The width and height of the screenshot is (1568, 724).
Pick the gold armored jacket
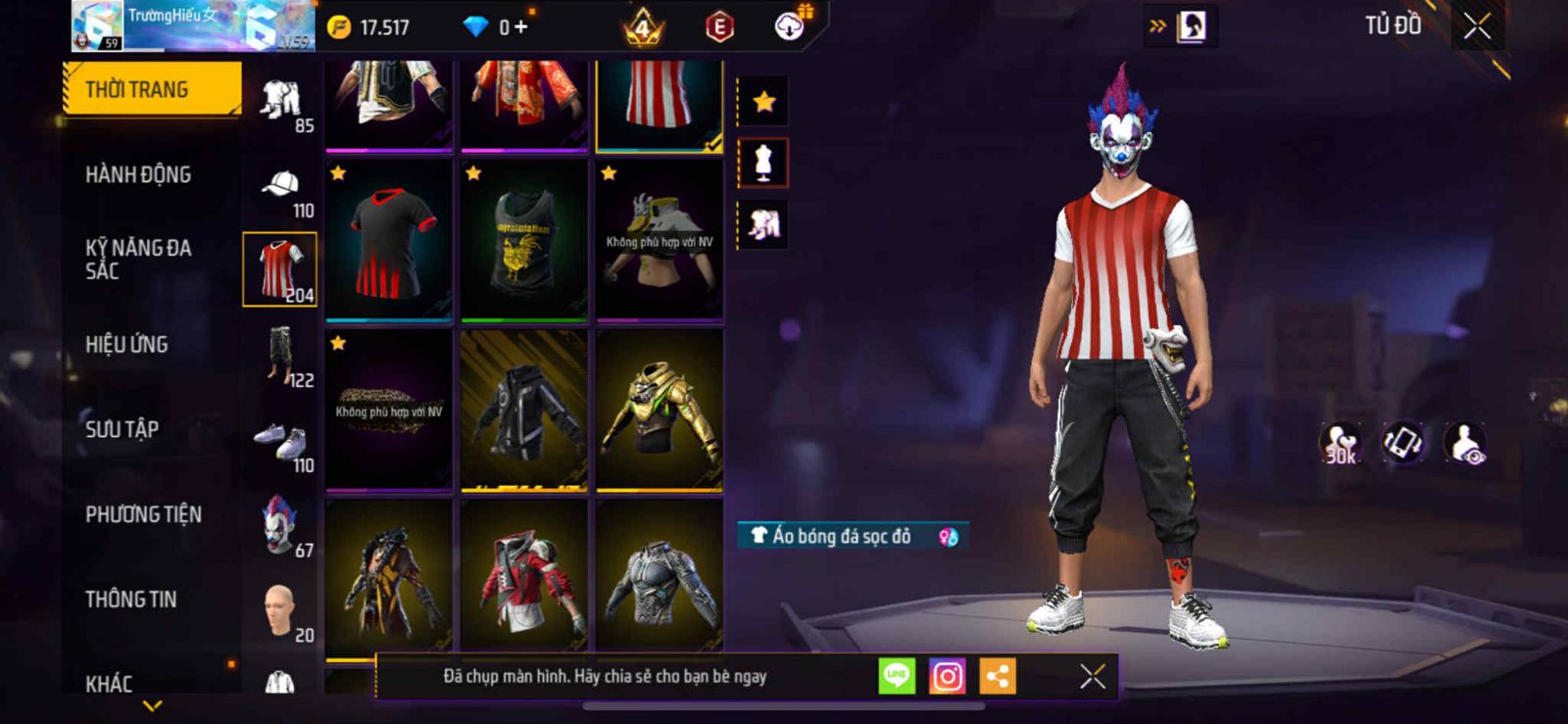pos(659,410)
